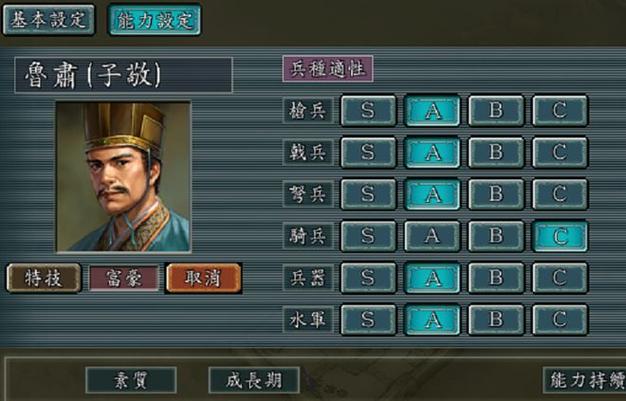Set 槍兵 aptitude to S
Viewport: 626px width, 401px height.
pyautogui.click(x=368, y=110)
